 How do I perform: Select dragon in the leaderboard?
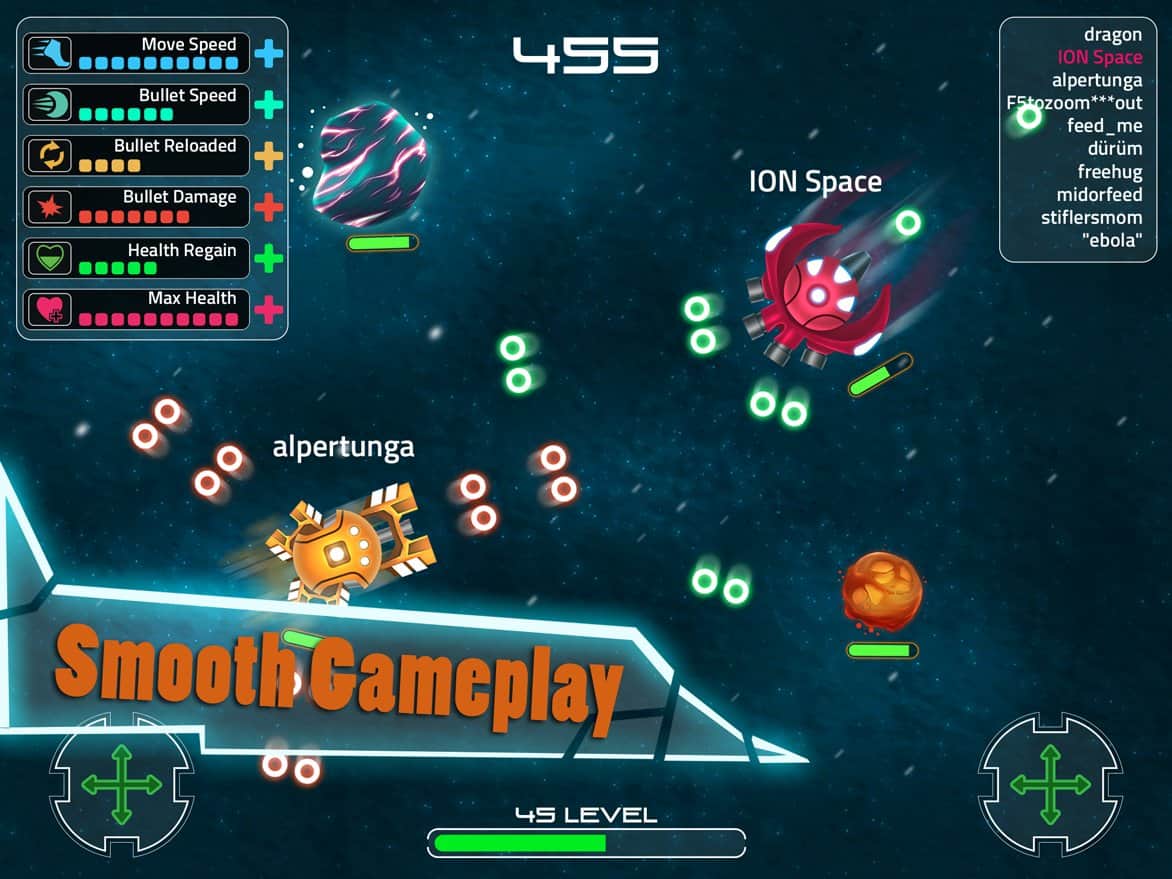tap(1112, 35)
